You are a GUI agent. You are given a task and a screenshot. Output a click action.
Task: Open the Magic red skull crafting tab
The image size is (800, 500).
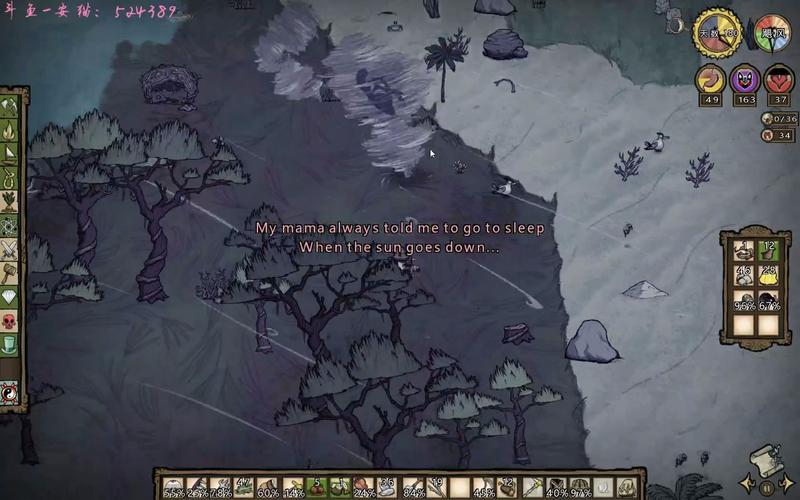(10, 322)
